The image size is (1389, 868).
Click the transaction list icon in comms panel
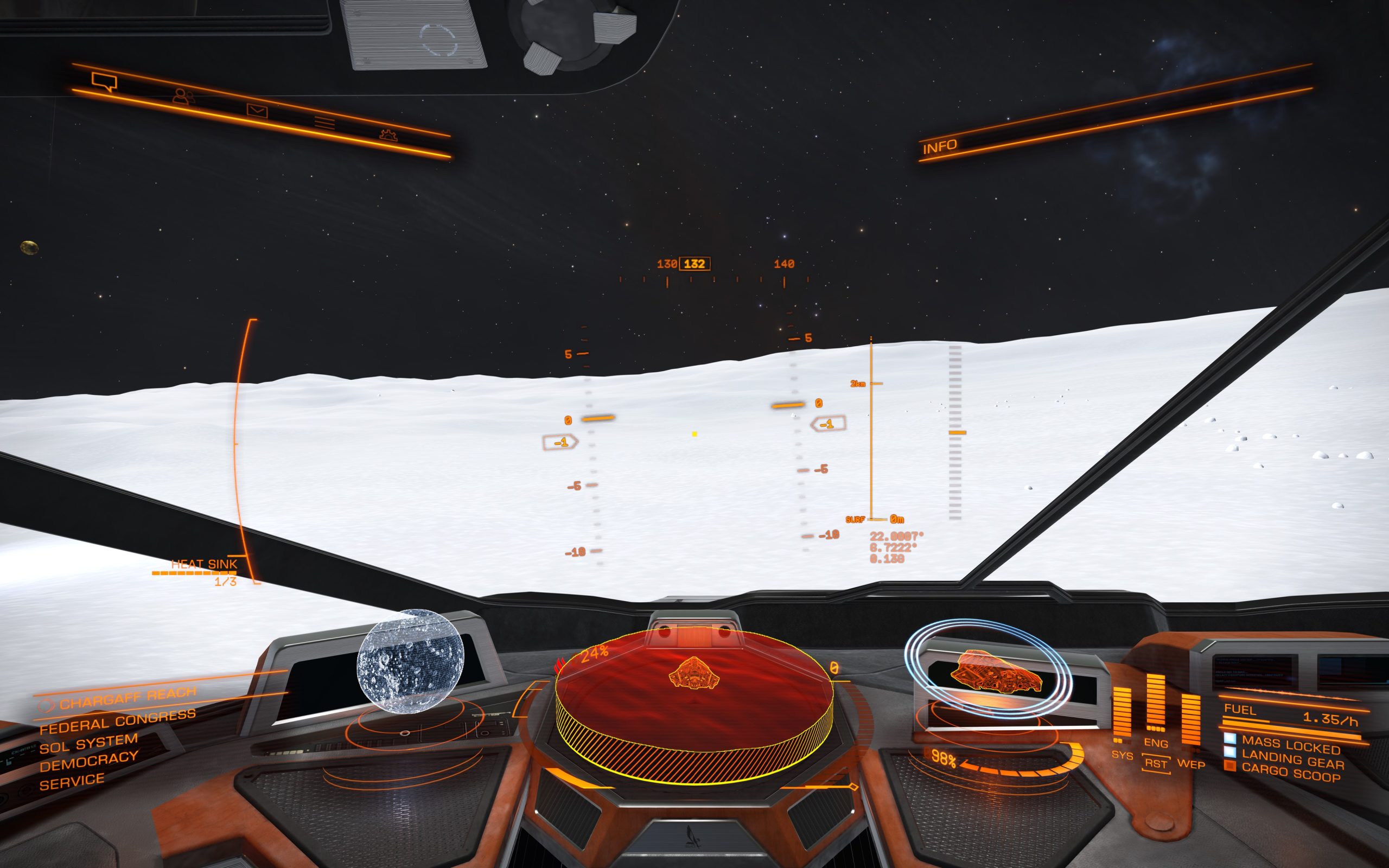[324, 123]
